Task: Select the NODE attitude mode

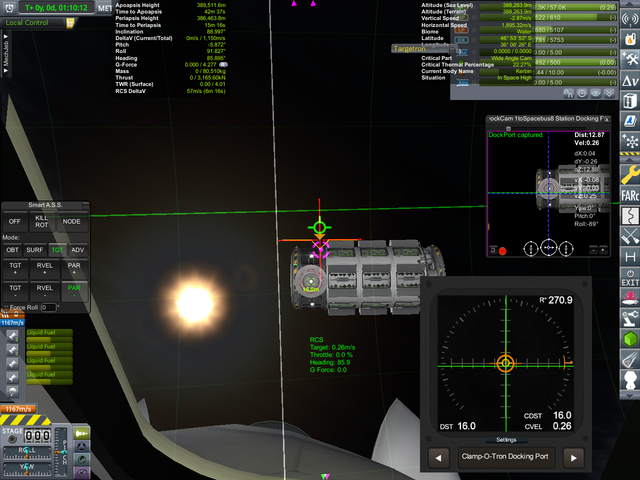Action: [x=72, y=221]
